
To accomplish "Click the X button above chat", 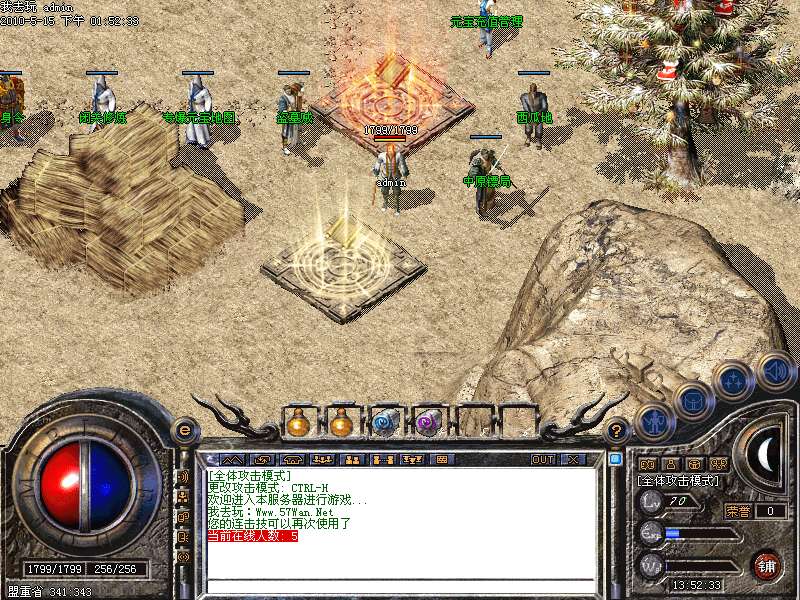I will tap(573, 459).
